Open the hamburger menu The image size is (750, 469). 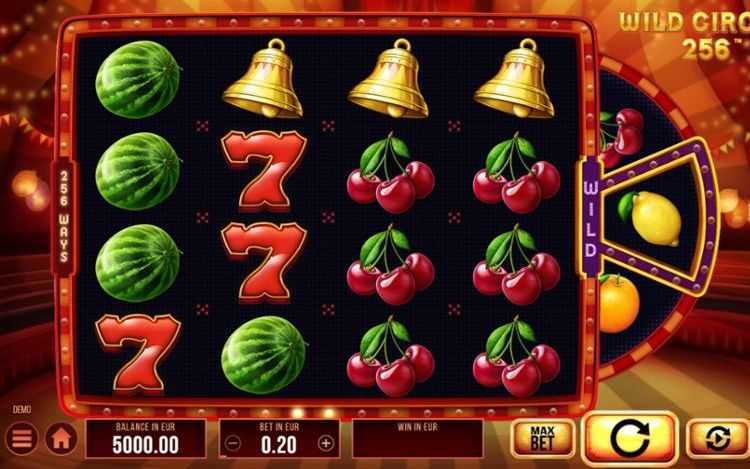[20, 438]
